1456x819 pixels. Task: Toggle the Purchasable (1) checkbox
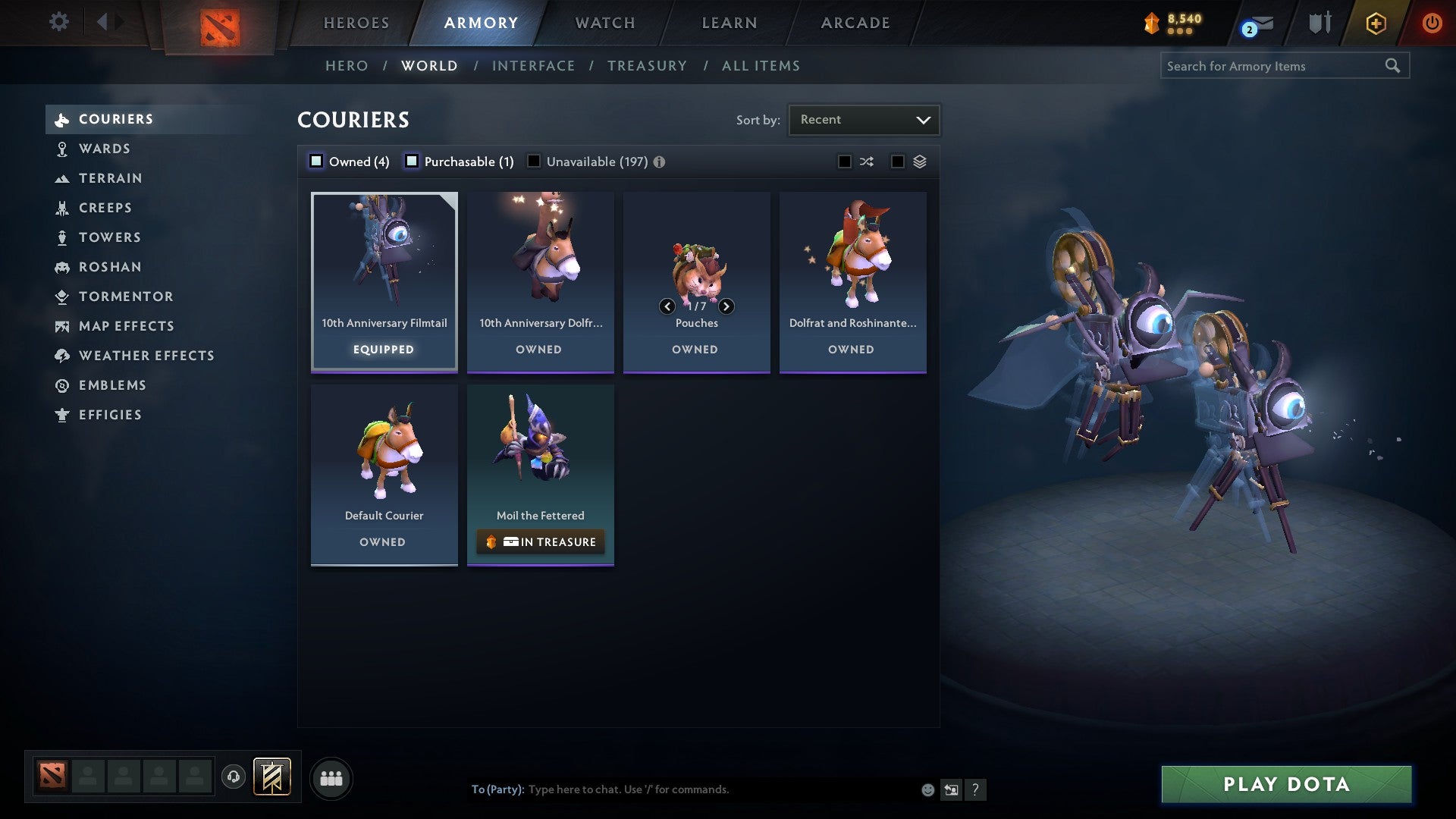click(x=413, y=162)
